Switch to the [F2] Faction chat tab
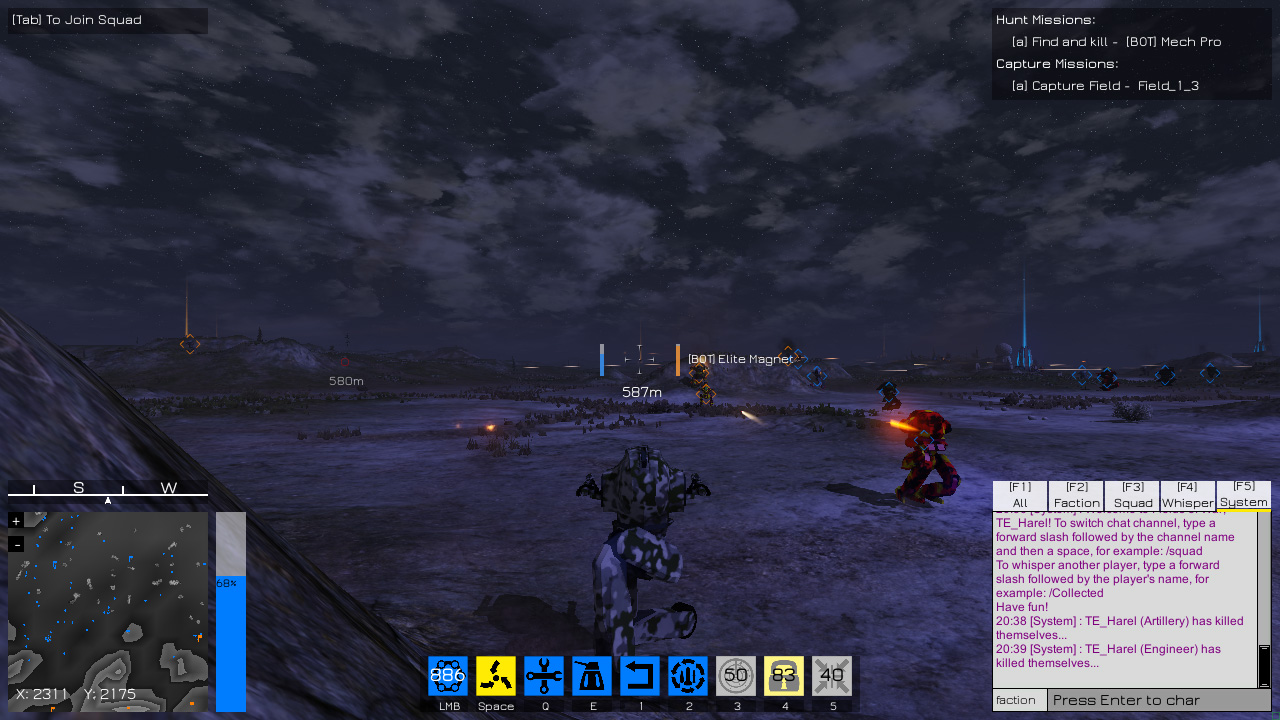This screenshot has height=720, width=1280. [1076, 494]
